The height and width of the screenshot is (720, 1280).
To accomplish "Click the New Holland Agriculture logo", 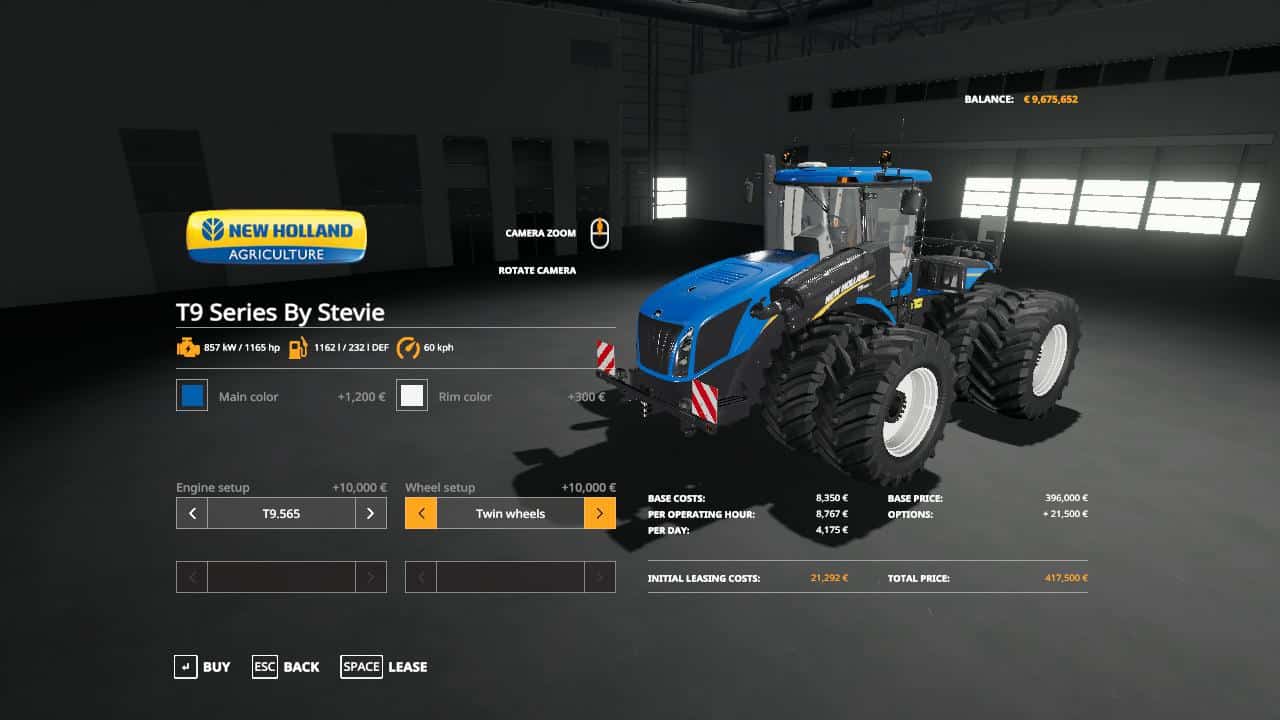I will pyautogui.click(x=275, y=236).
